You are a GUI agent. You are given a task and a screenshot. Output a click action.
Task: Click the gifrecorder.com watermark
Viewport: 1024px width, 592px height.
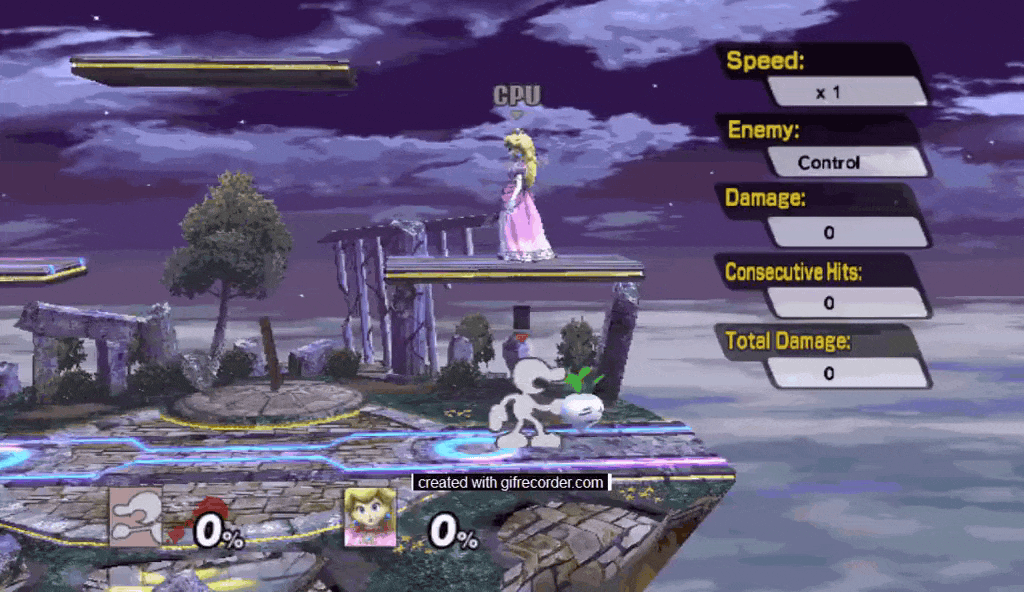[511, 483]
